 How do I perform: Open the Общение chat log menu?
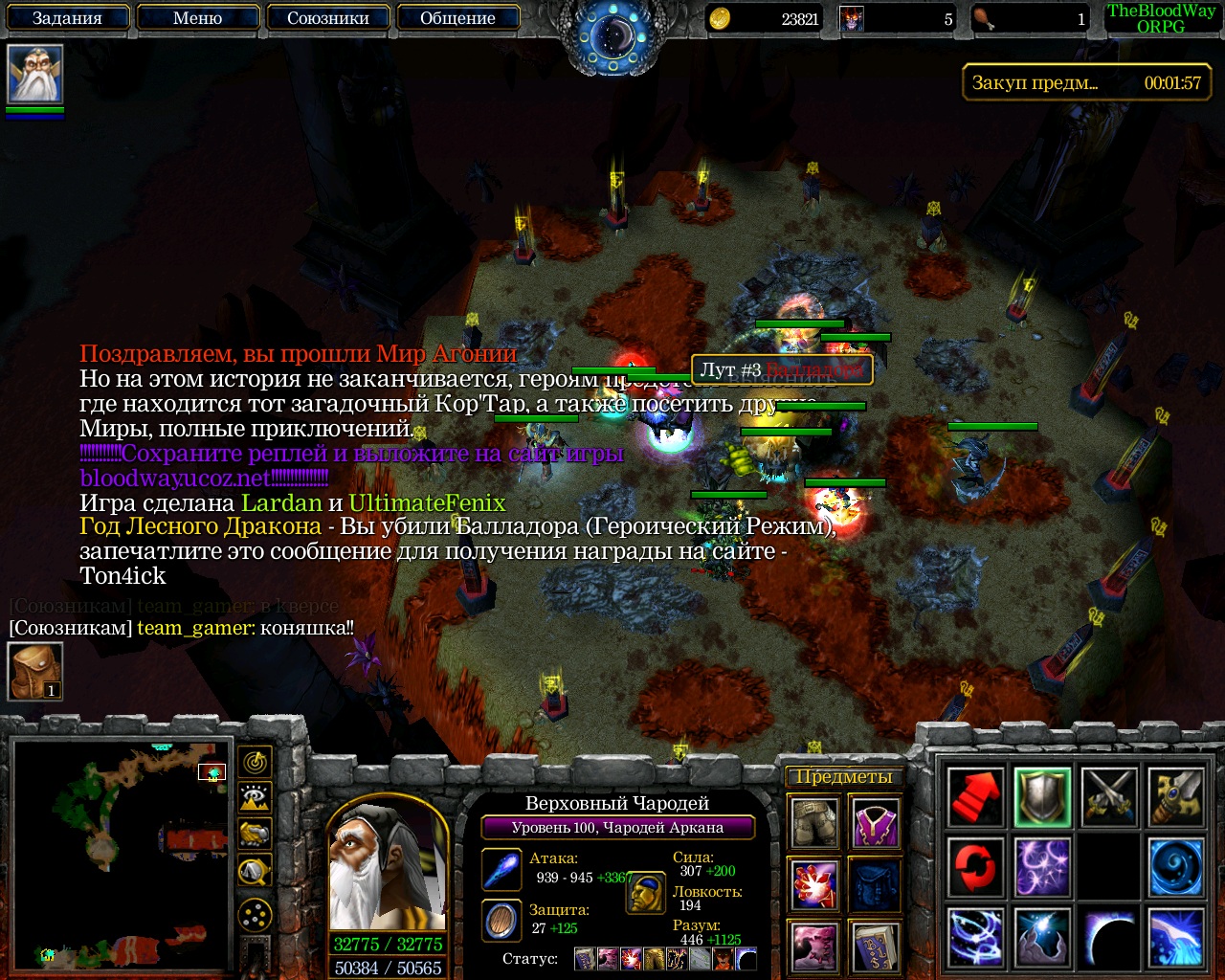[x=457, y=18]
